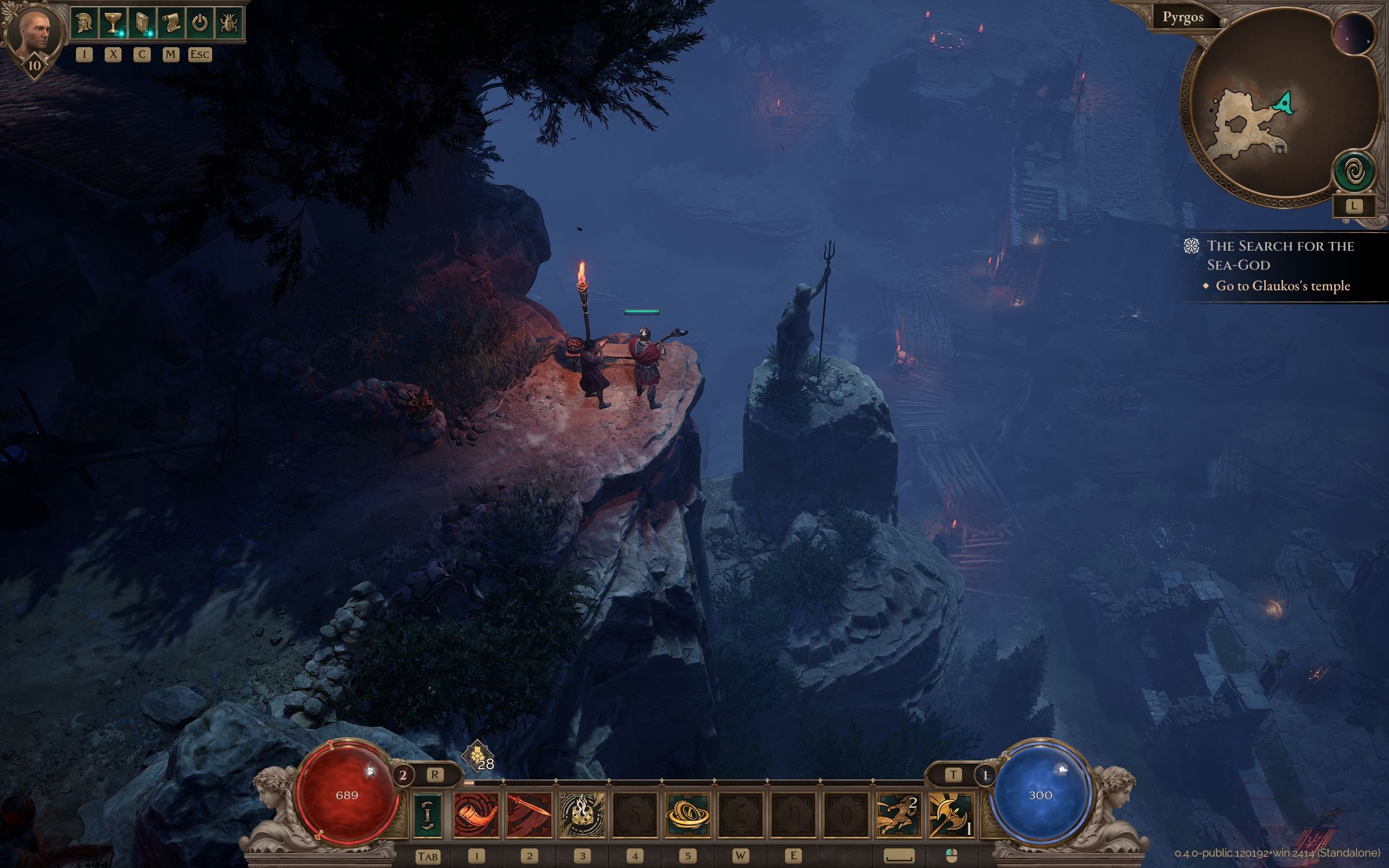Trigger the golden rings ability
The image size is (1389, 868).
point(687,815)
